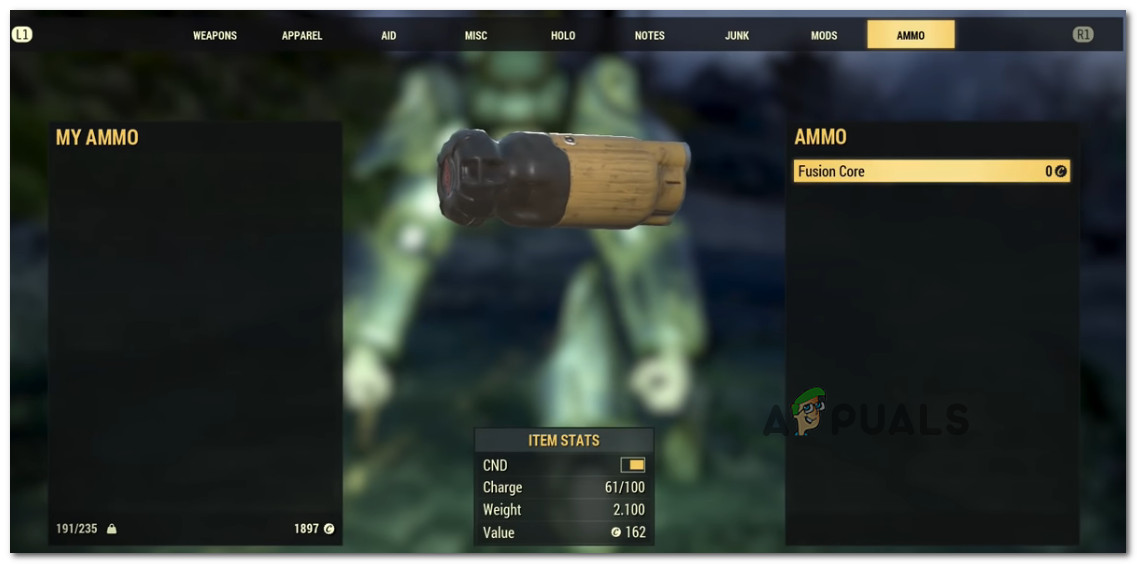Select the Fusion Core ammo row
Viewport: 1137px width, 564px height.
pyautogui.click(x=931, y=171)
